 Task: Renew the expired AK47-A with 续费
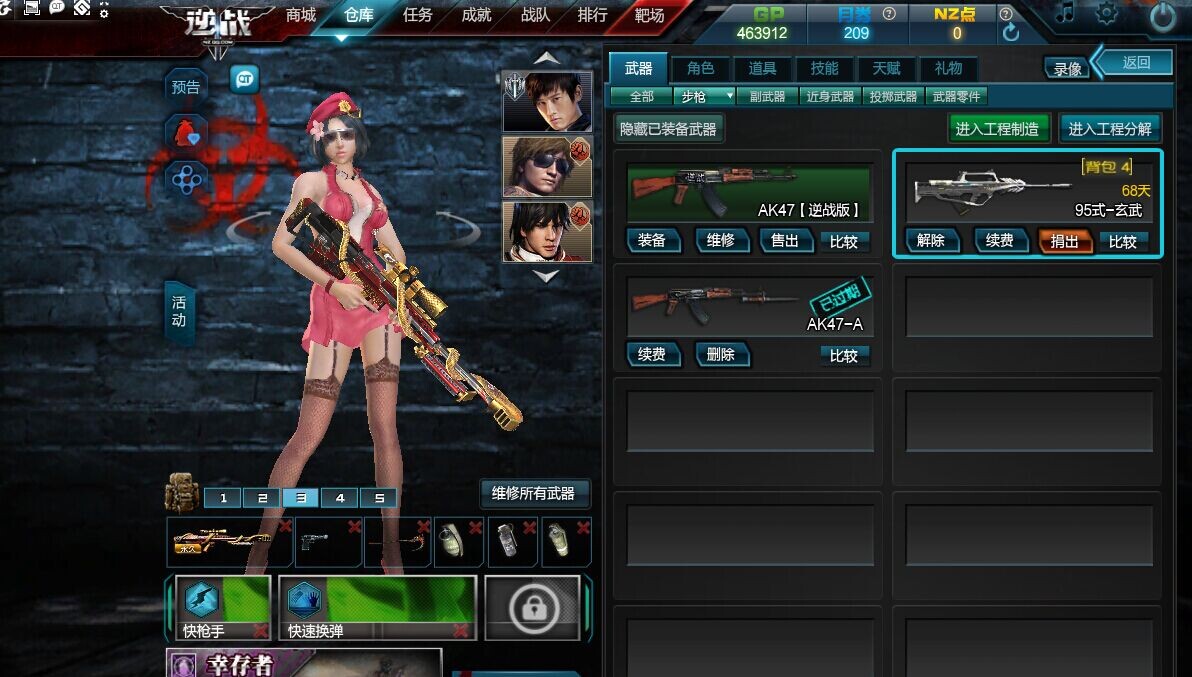coord(652,355)
